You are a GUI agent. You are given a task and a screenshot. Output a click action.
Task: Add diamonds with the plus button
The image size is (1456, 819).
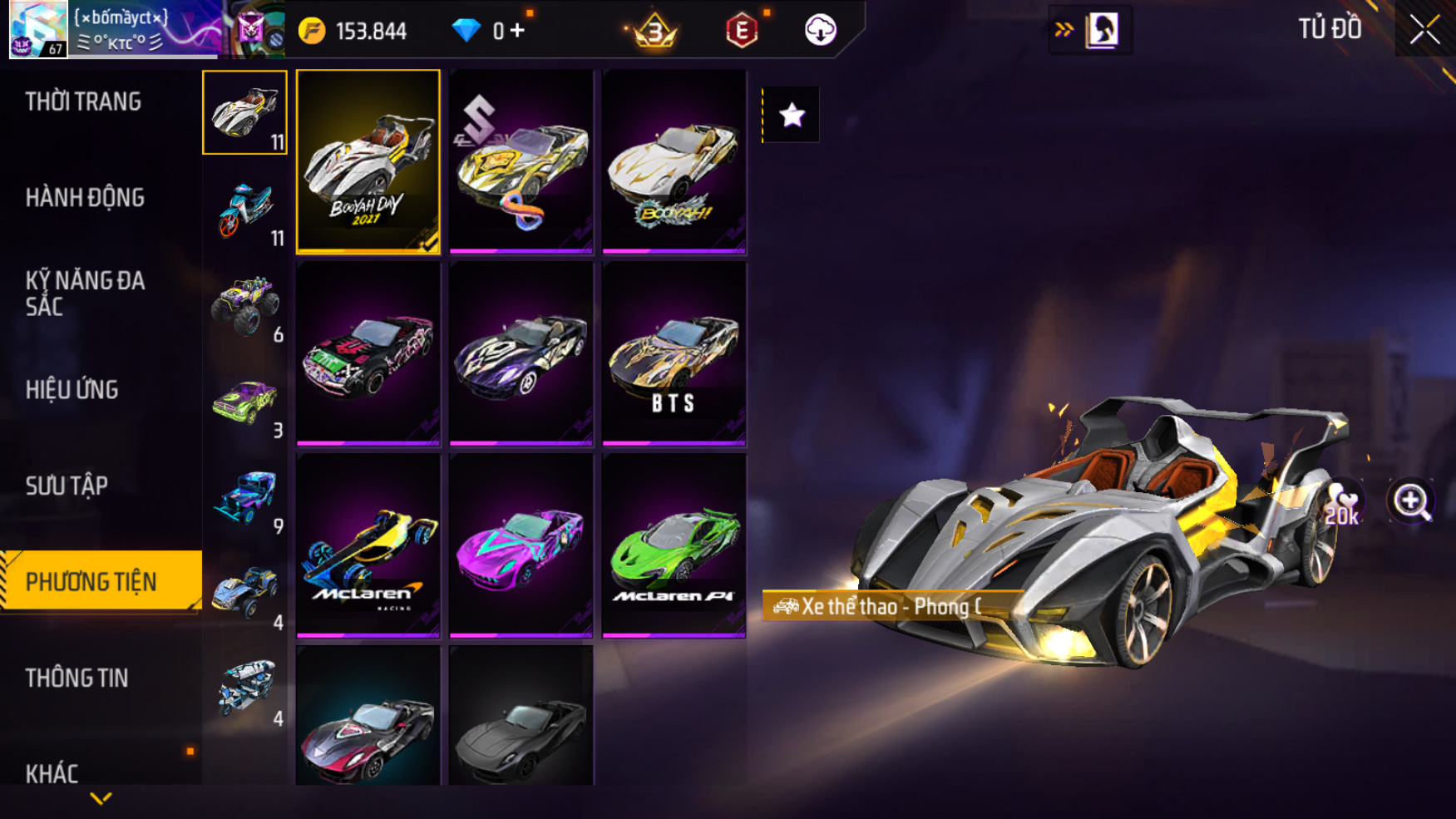point(518,32)
